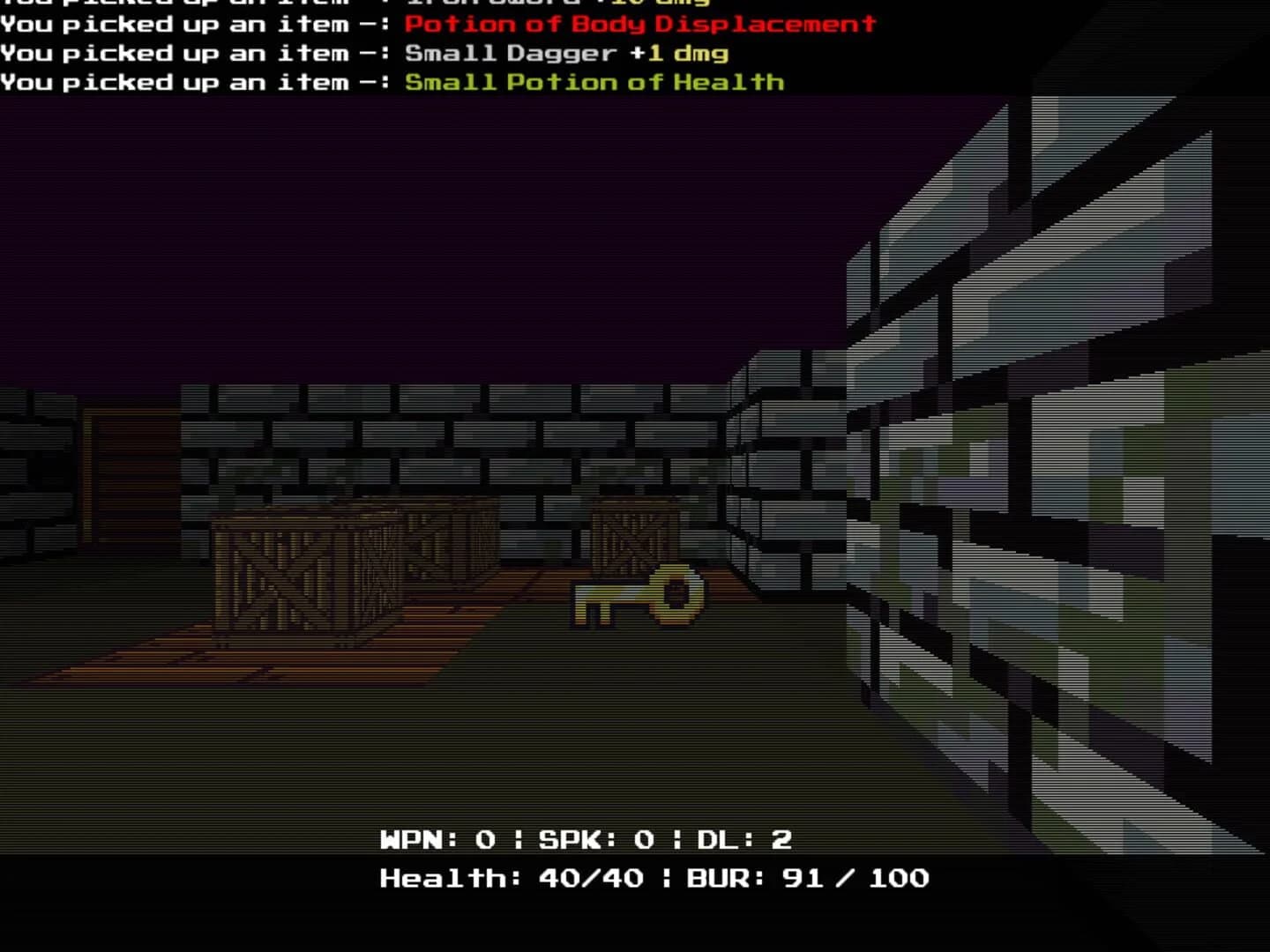Click the top edge of the message log

coord(353,4)
